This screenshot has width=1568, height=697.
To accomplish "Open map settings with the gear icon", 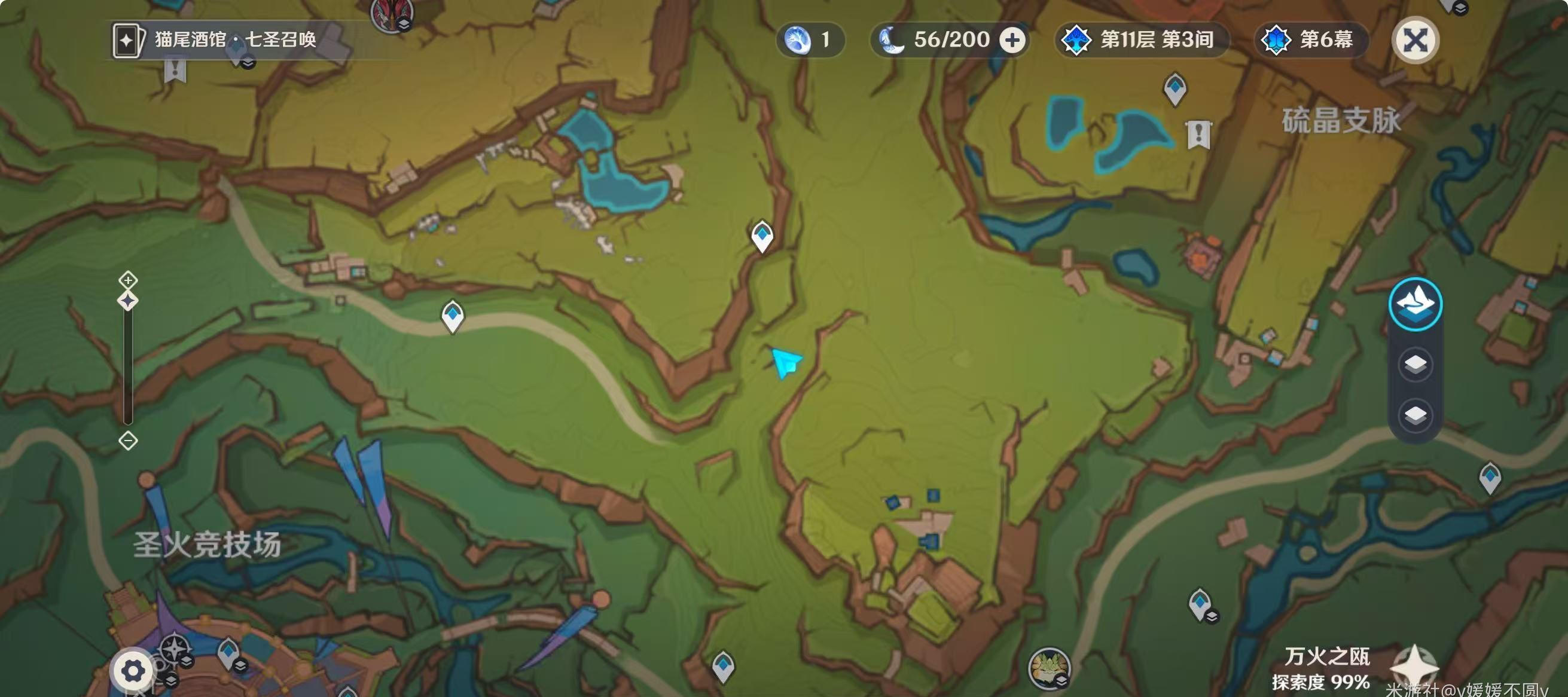I will [x=133, y=671].
